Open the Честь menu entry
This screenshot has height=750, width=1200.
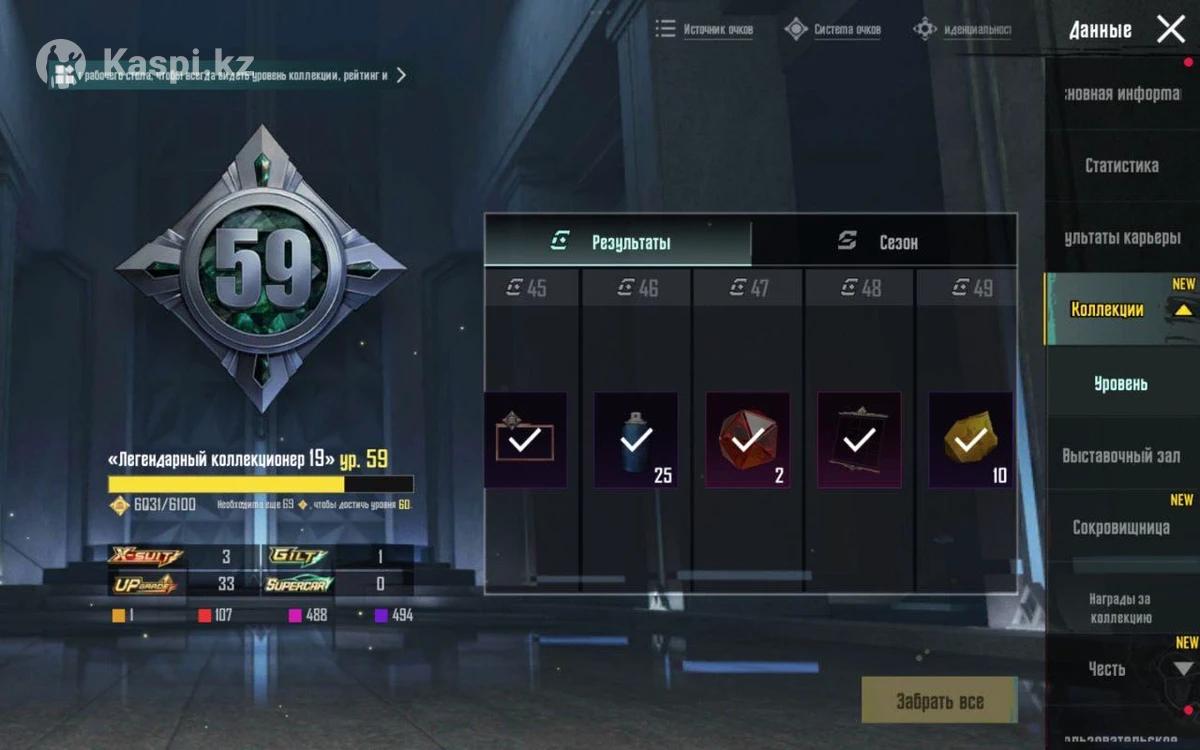[x=1107, y=668]
